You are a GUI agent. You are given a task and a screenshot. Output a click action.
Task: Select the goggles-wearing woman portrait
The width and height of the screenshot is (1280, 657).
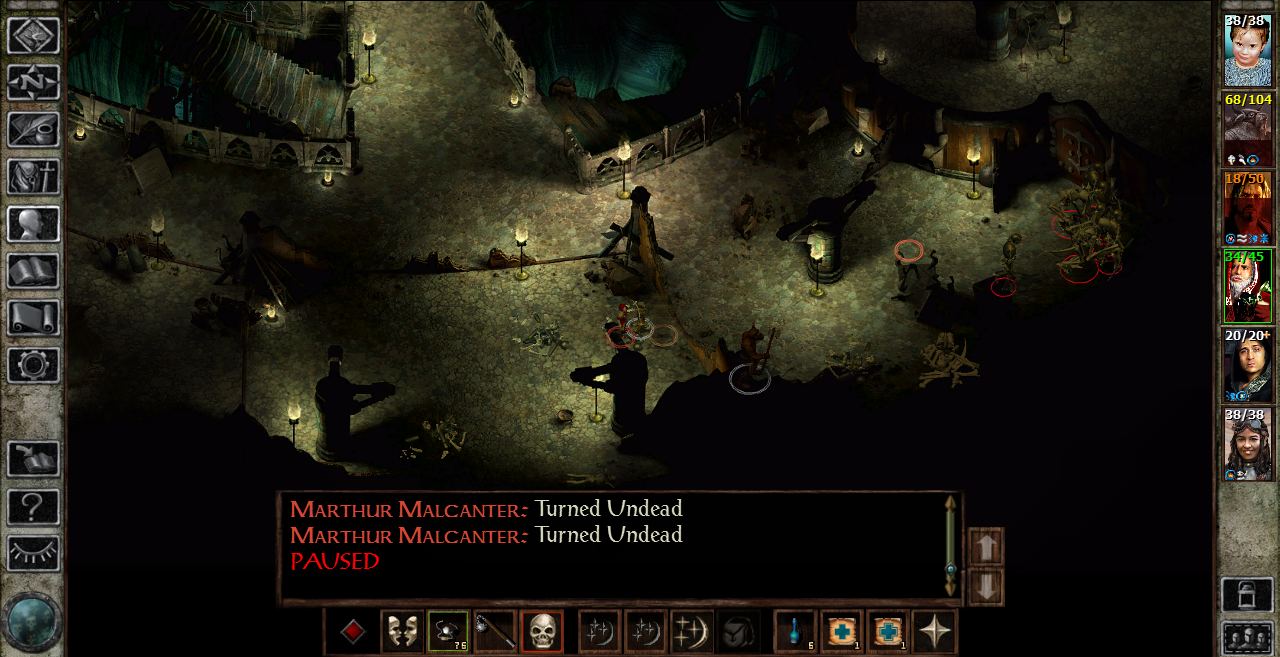(x=1247, y=443)
